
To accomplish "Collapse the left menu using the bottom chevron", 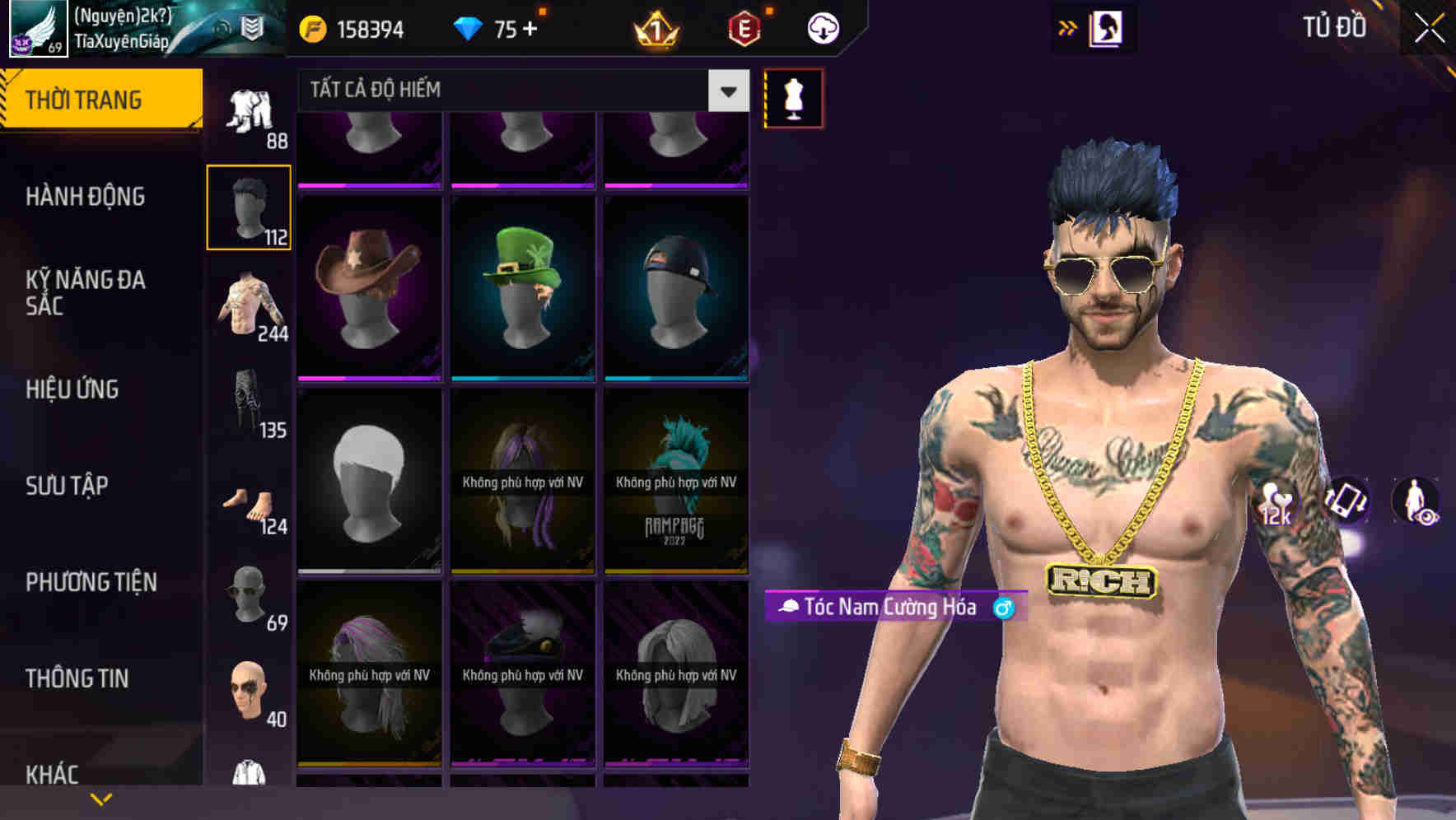I will point(100,797).
